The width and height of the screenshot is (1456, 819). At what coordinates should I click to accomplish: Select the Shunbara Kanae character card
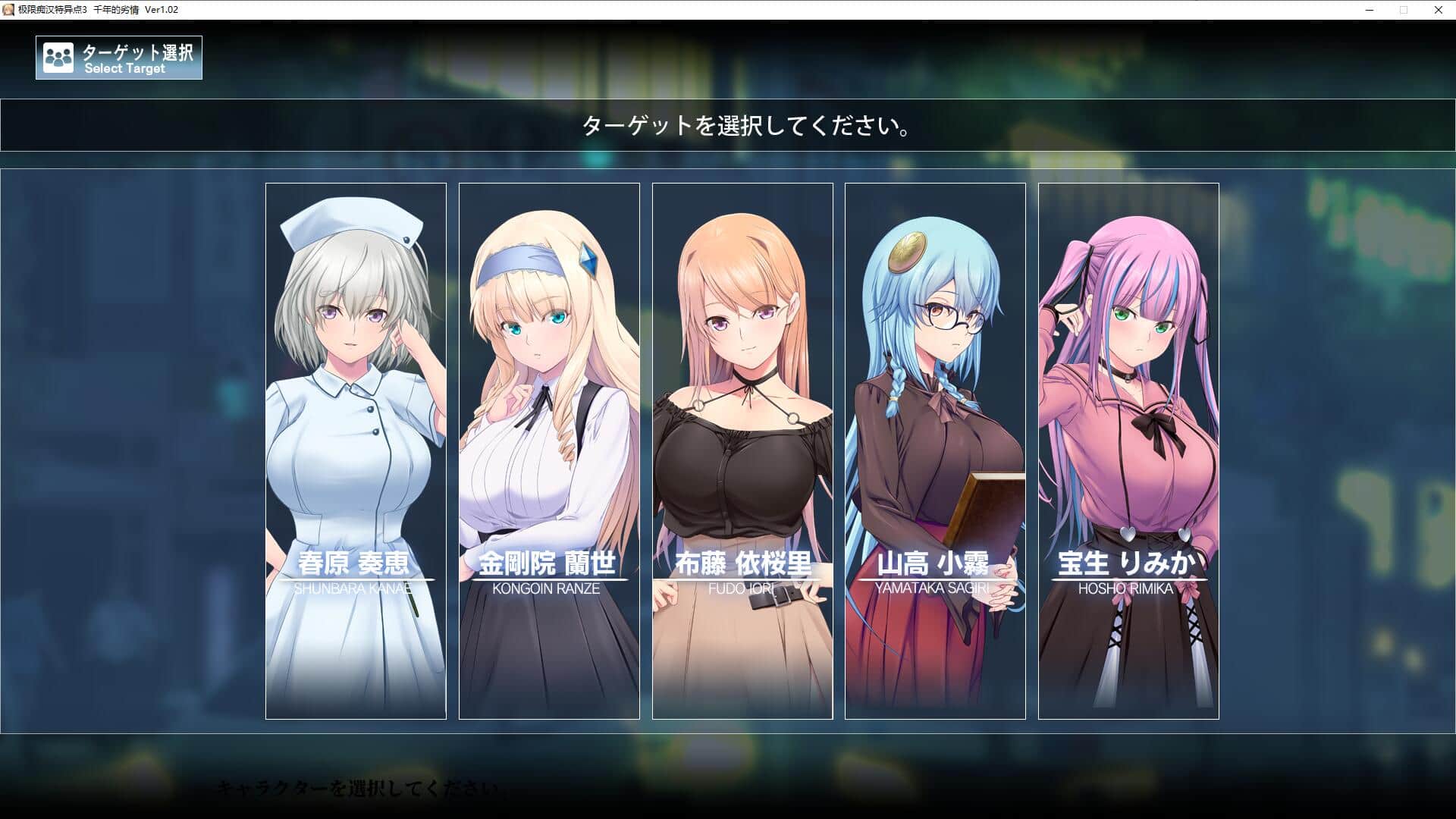[x=356, y=450]
